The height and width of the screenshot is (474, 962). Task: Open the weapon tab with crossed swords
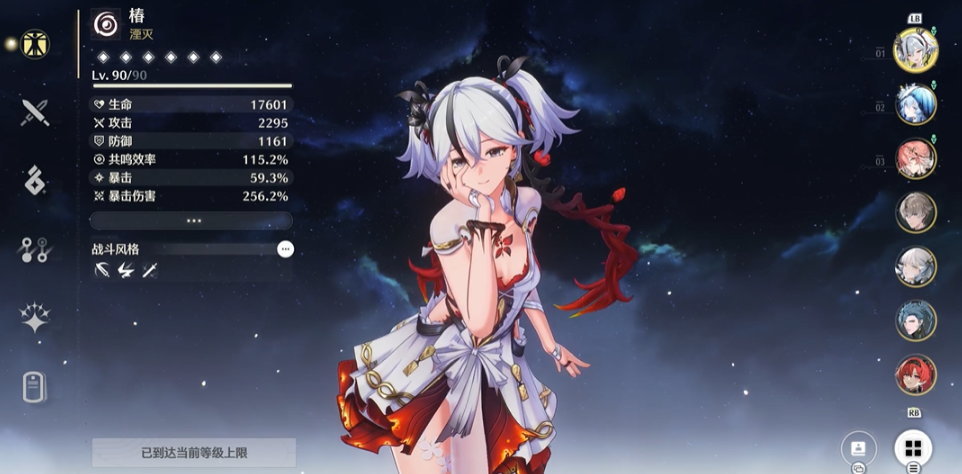tap(36, 112)
